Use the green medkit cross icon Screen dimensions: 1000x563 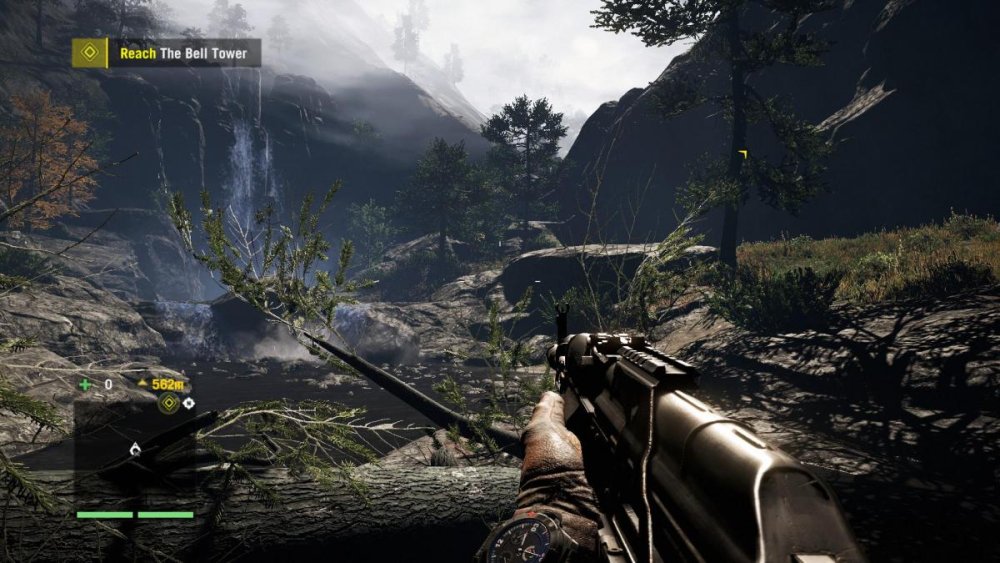(85, 384)
